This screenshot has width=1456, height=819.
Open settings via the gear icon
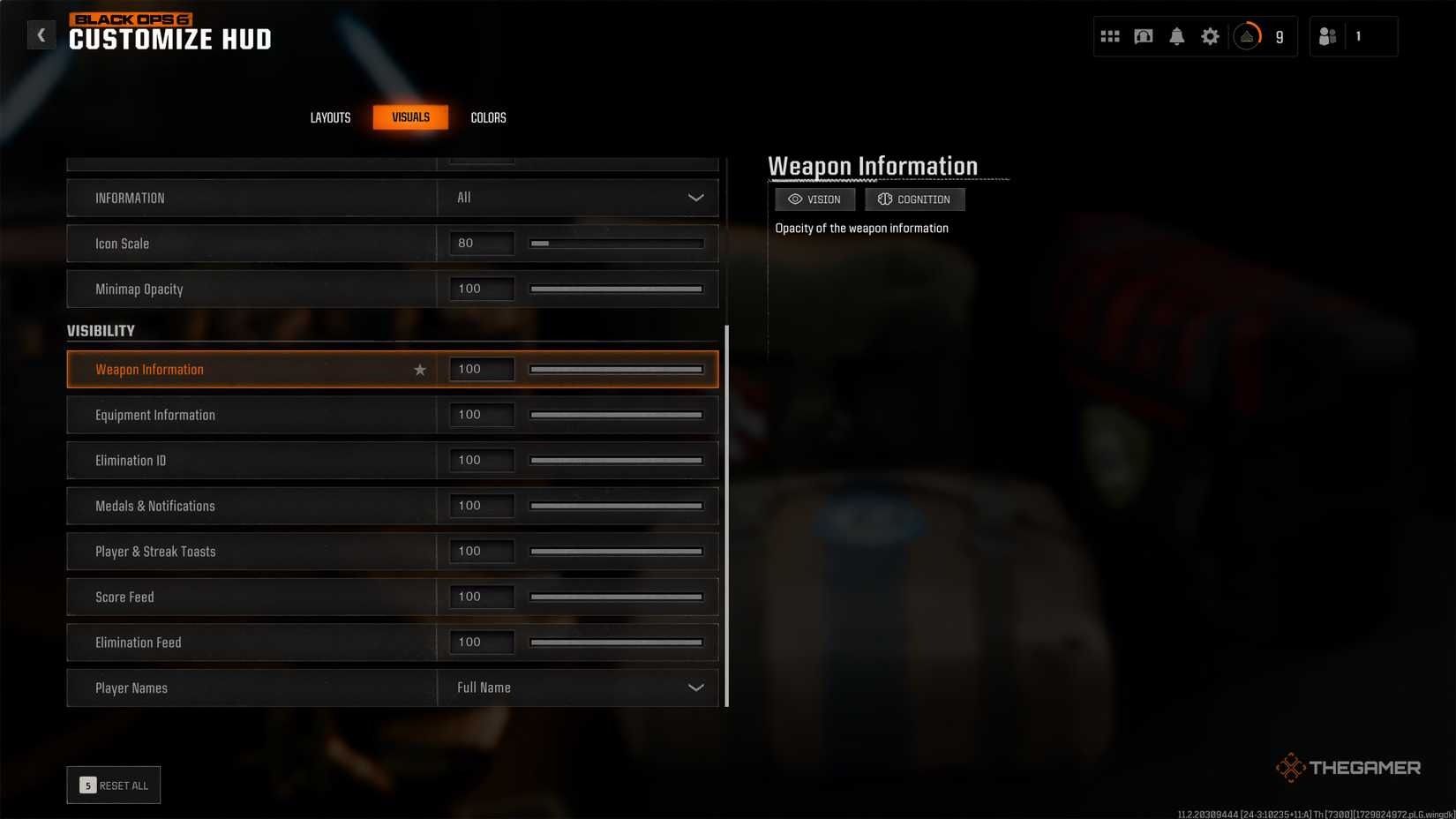pos(1210,36)
